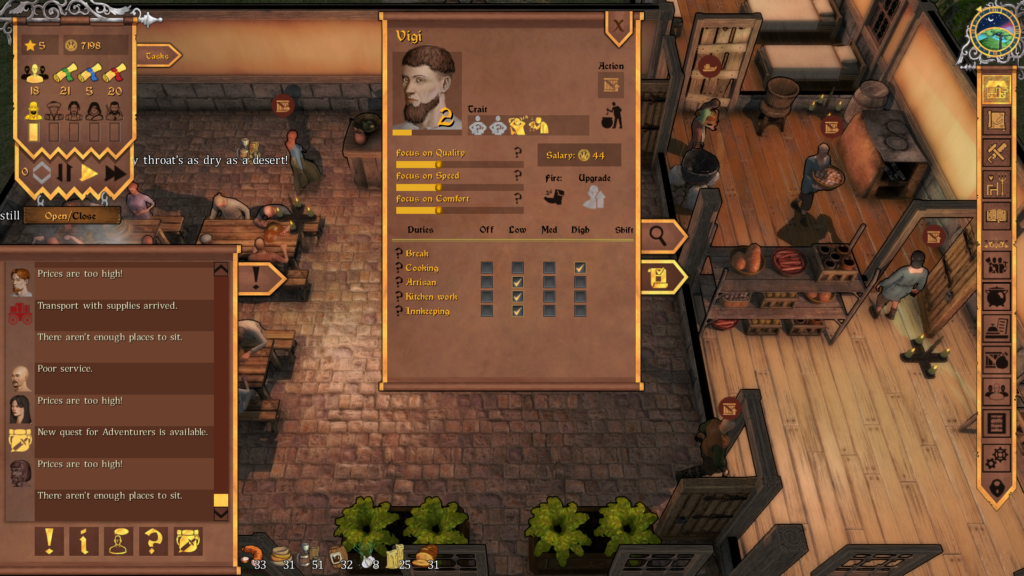Image resolution: width=1024 pixels, height=576 pixels.
Task: Open the question mark help for Focus on Speed
Action: [517, 174]
